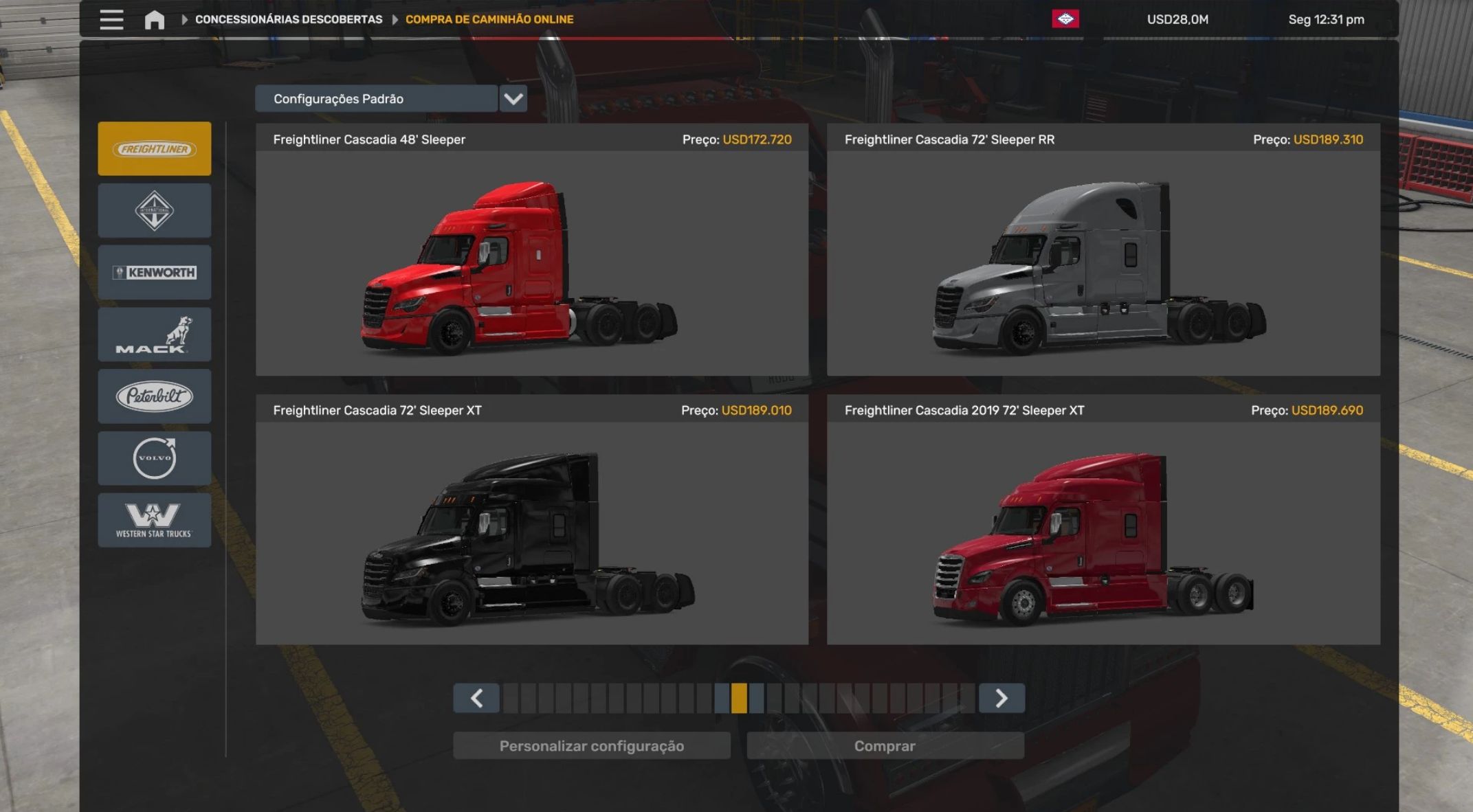Viewport: 1473px width, 812px height.
Task: Return to Concessionárias Descobertas breadcrumb
Action: 289,19
